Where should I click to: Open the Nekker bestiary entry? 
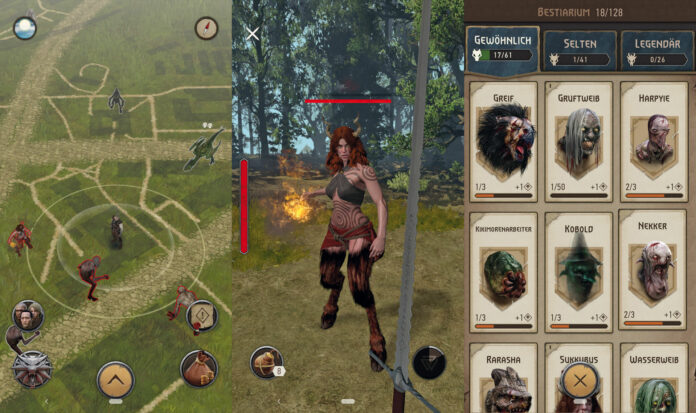(656, 269)
